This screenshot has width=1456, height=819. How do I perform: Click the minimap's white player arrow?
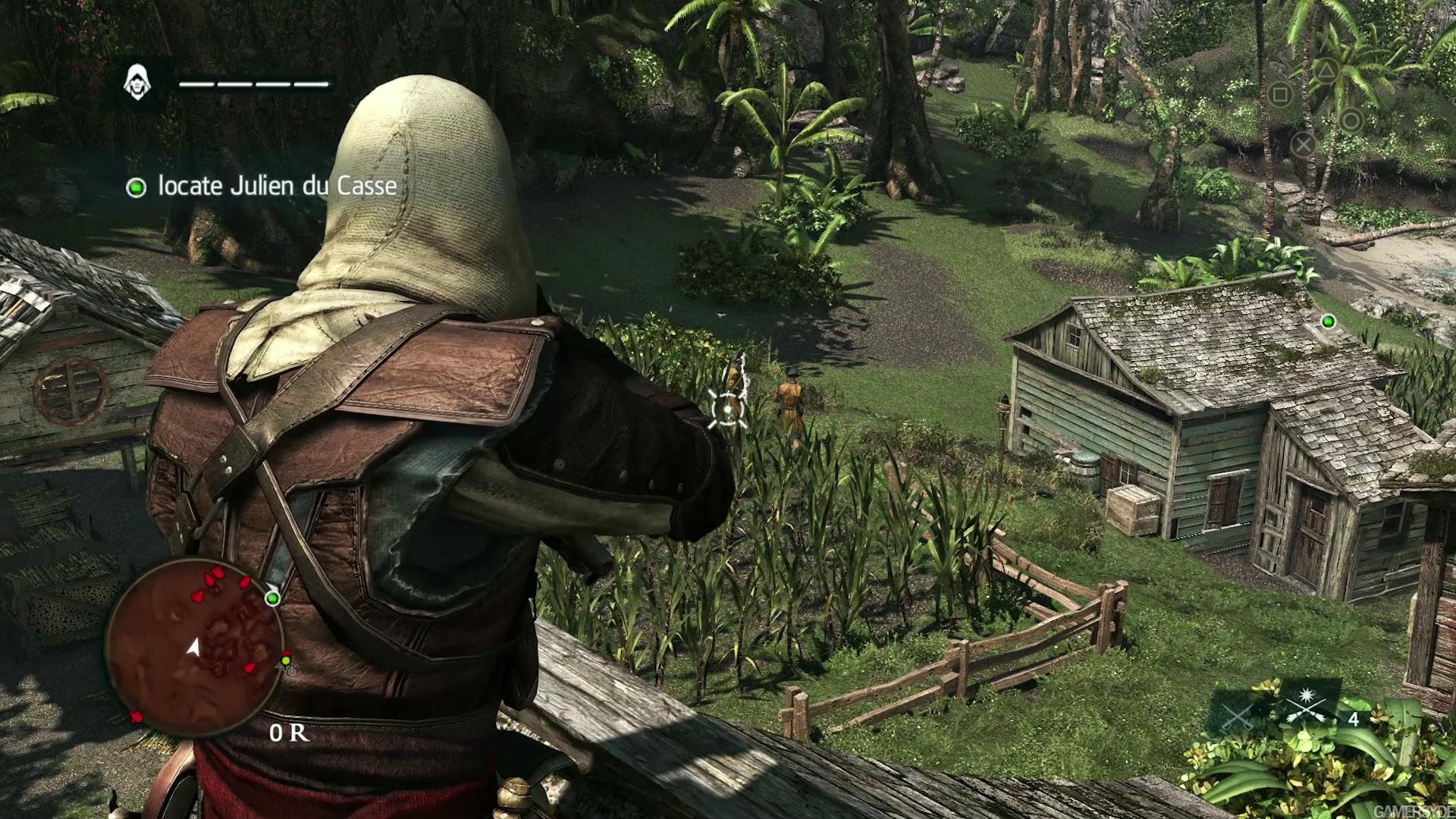point(194,647)
